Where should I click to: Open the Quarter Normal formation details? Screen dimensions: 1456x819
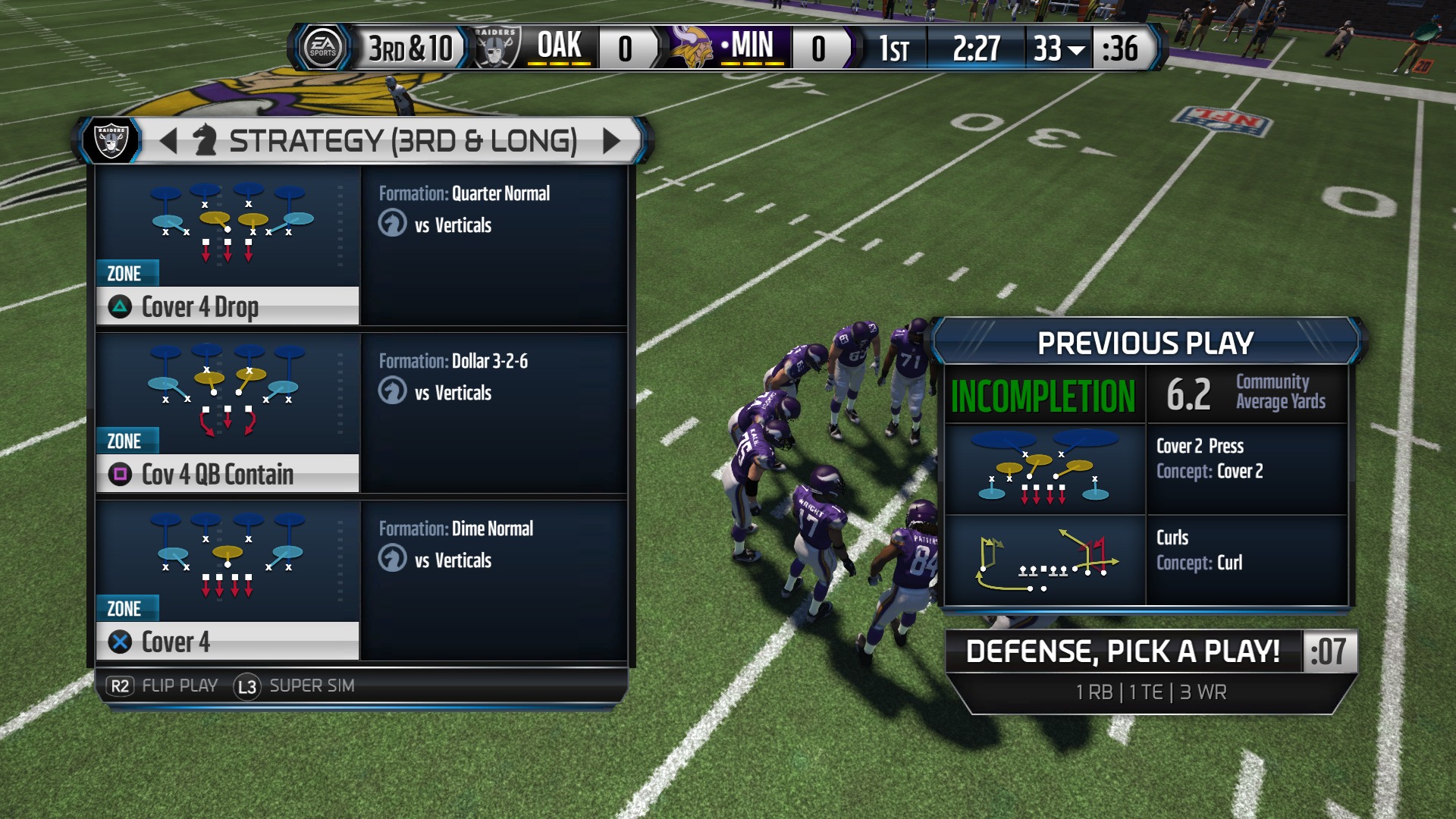tap(500, 193)
